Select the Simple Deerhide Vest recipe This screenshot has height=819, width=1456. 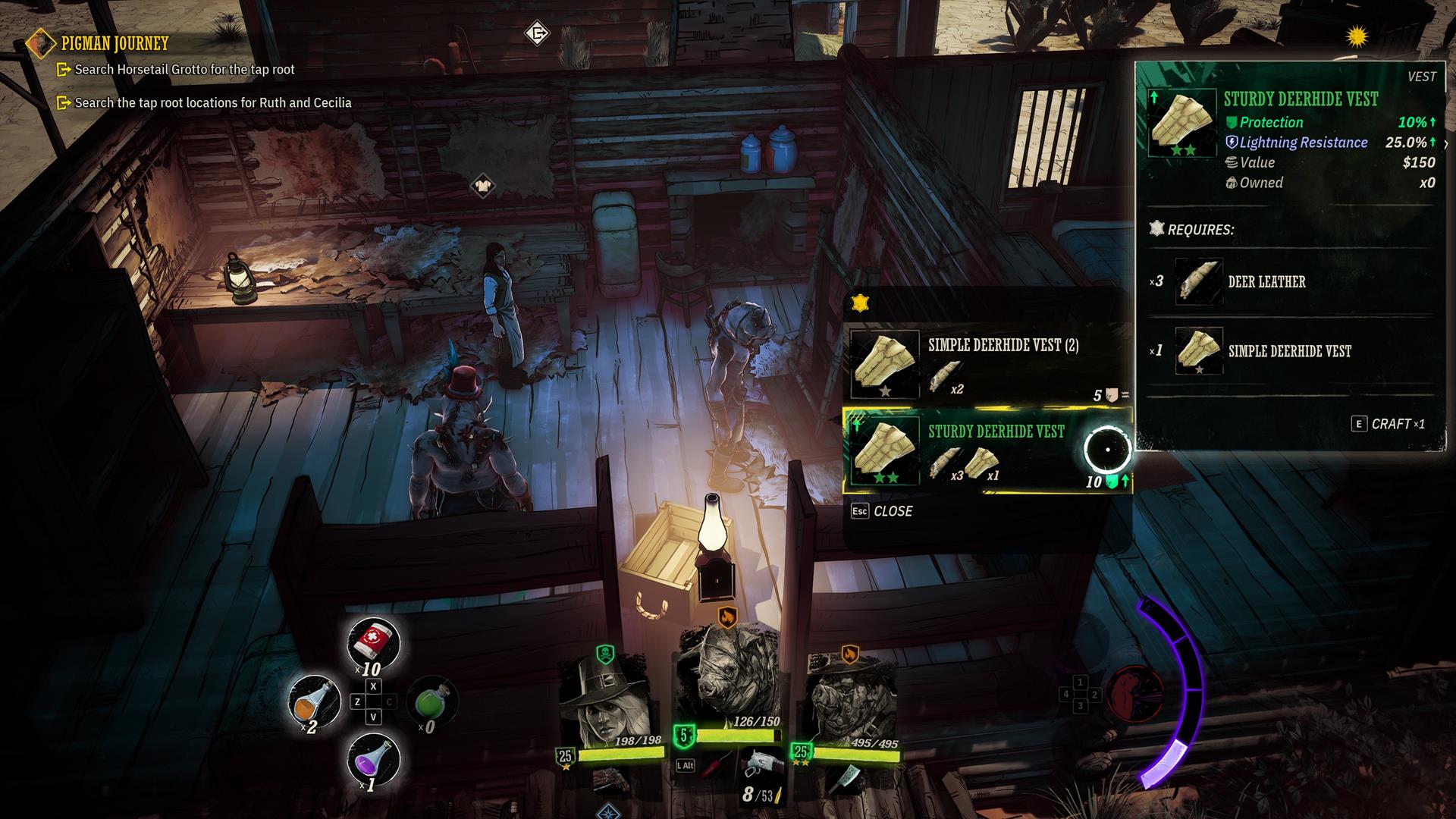986,365
